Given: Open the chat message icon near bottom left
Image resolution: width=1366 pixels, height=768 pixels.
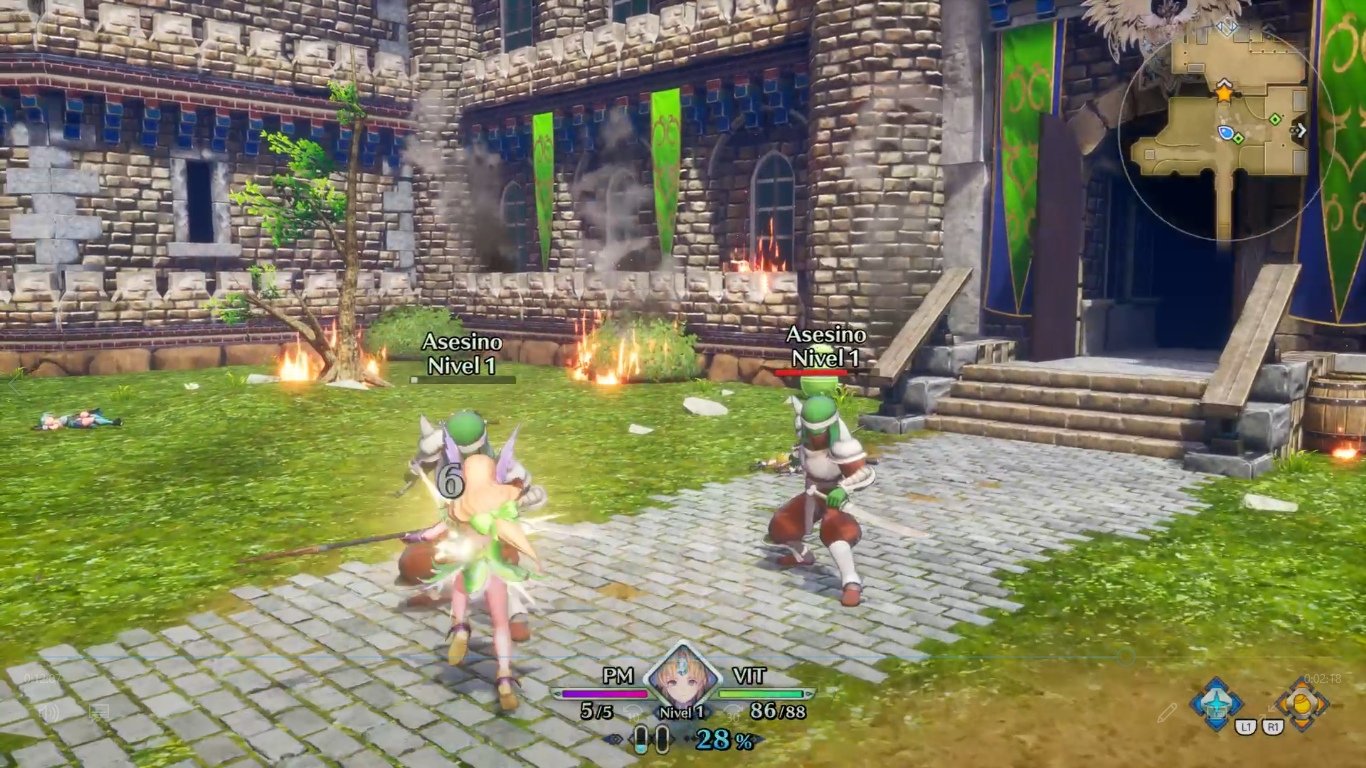Looking at the screenshot, I should pos(99,710).
